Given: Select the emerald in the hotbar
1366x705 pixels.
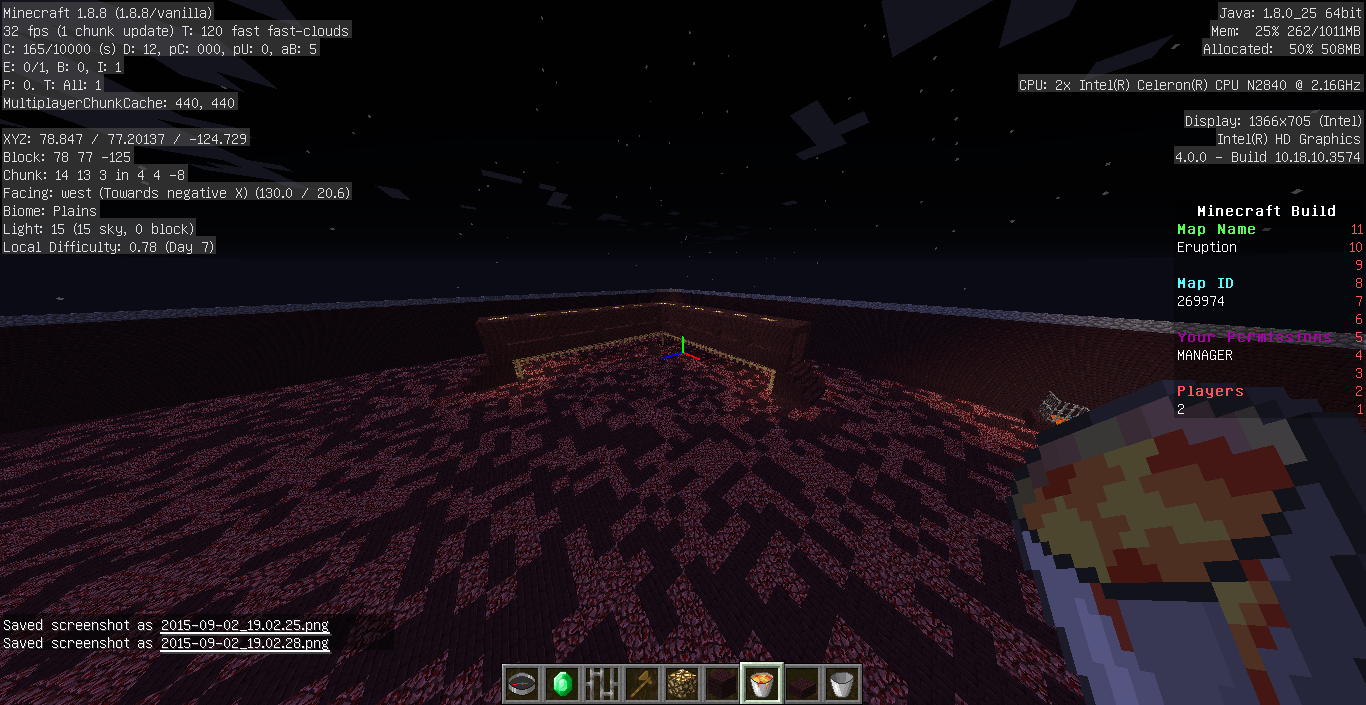Looking at the screenshot, I should 563,684.
